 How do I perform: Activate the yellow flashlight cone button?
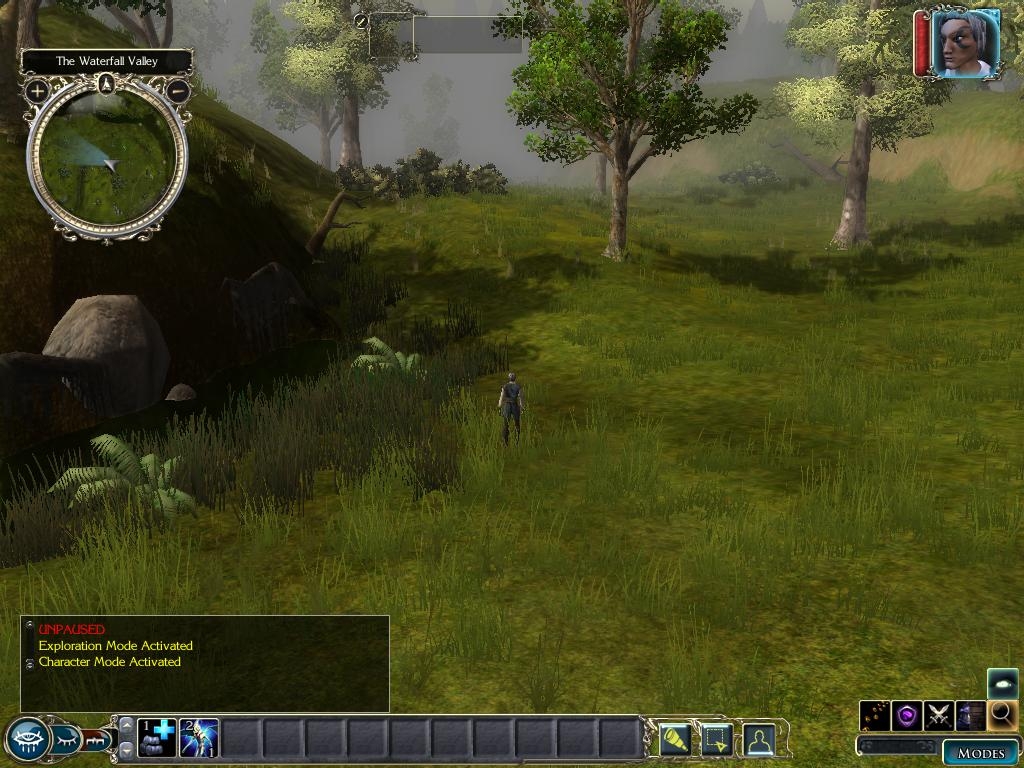tap(673, 740)
